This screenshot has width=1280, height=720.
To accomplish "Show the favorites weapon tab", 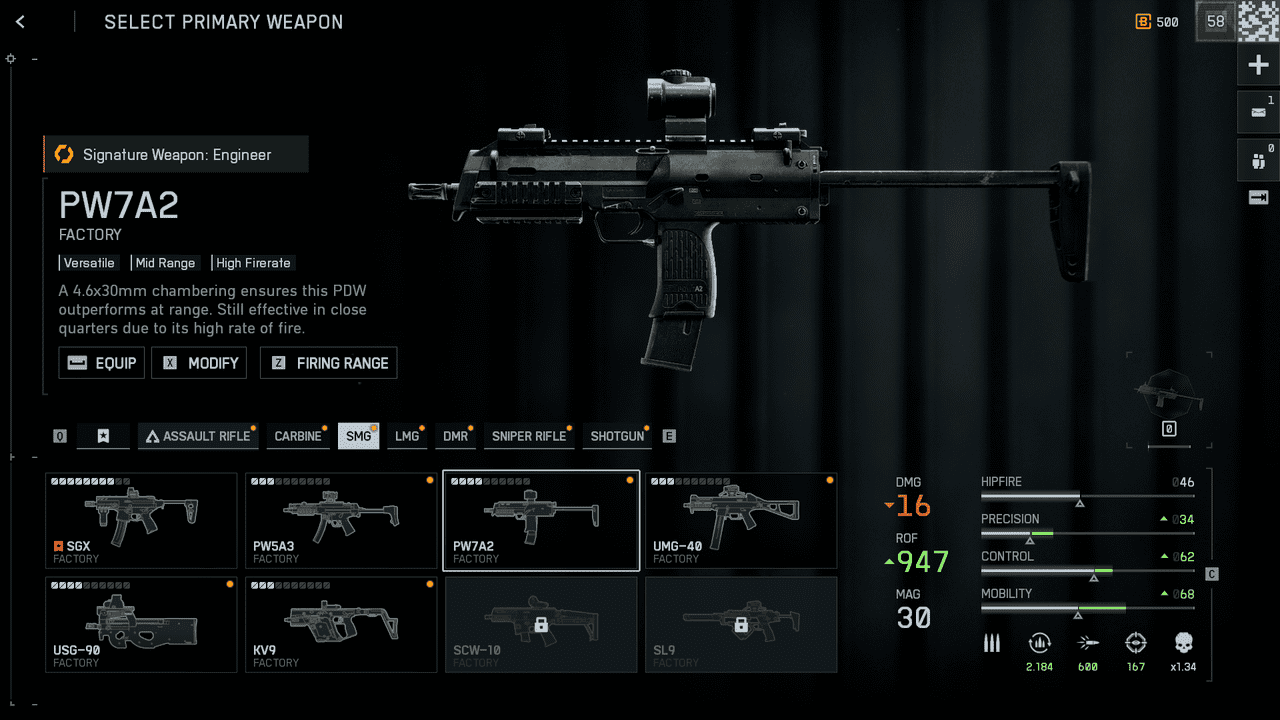I will coord(103,436).
